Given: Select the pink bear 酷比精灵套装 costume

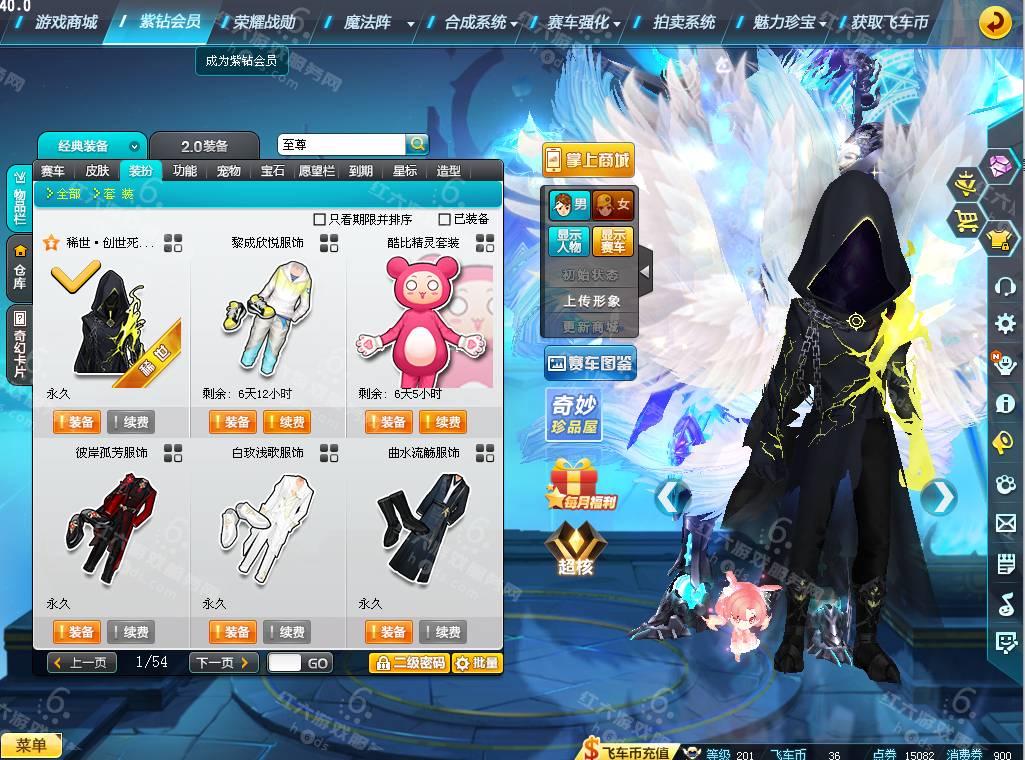Looking at the screenshot, I should coord(424,322).
